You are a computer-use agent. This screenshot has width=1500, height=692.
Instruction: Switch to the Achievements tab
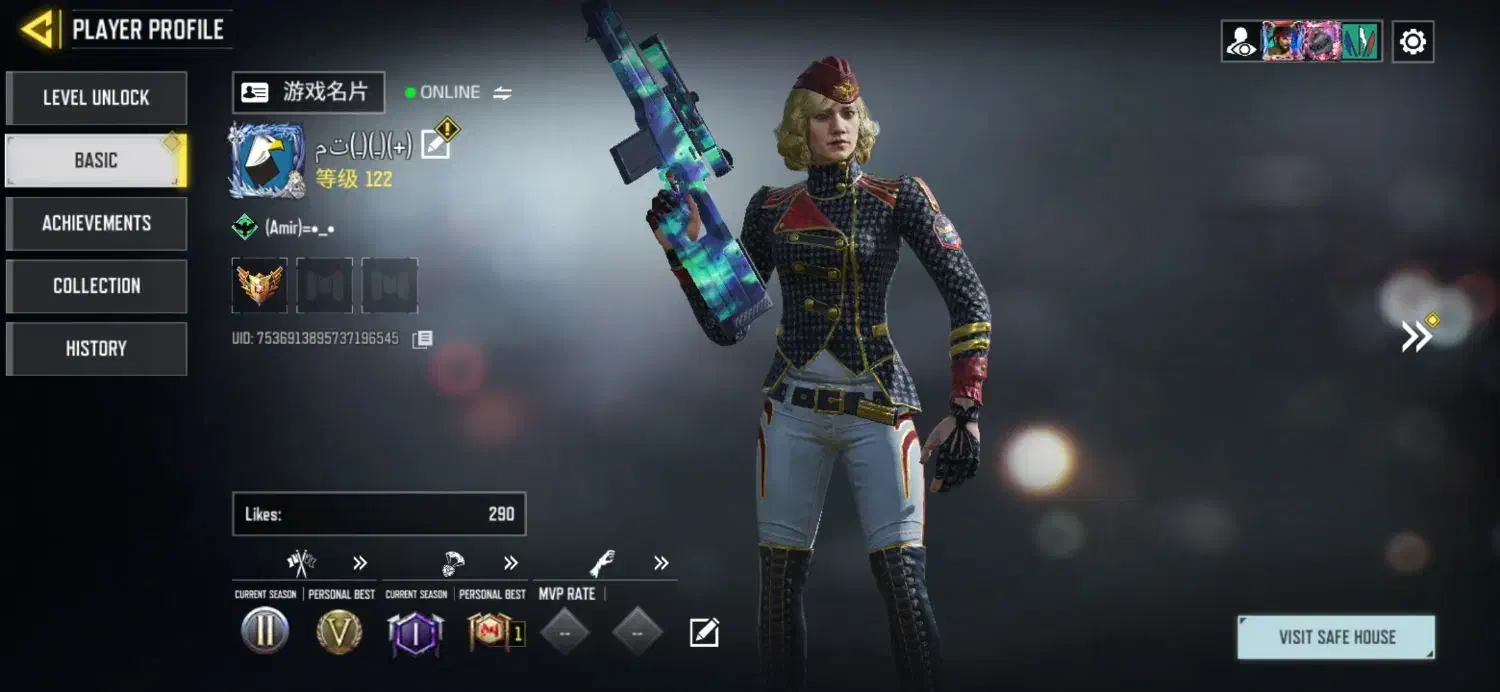point(96,223)
